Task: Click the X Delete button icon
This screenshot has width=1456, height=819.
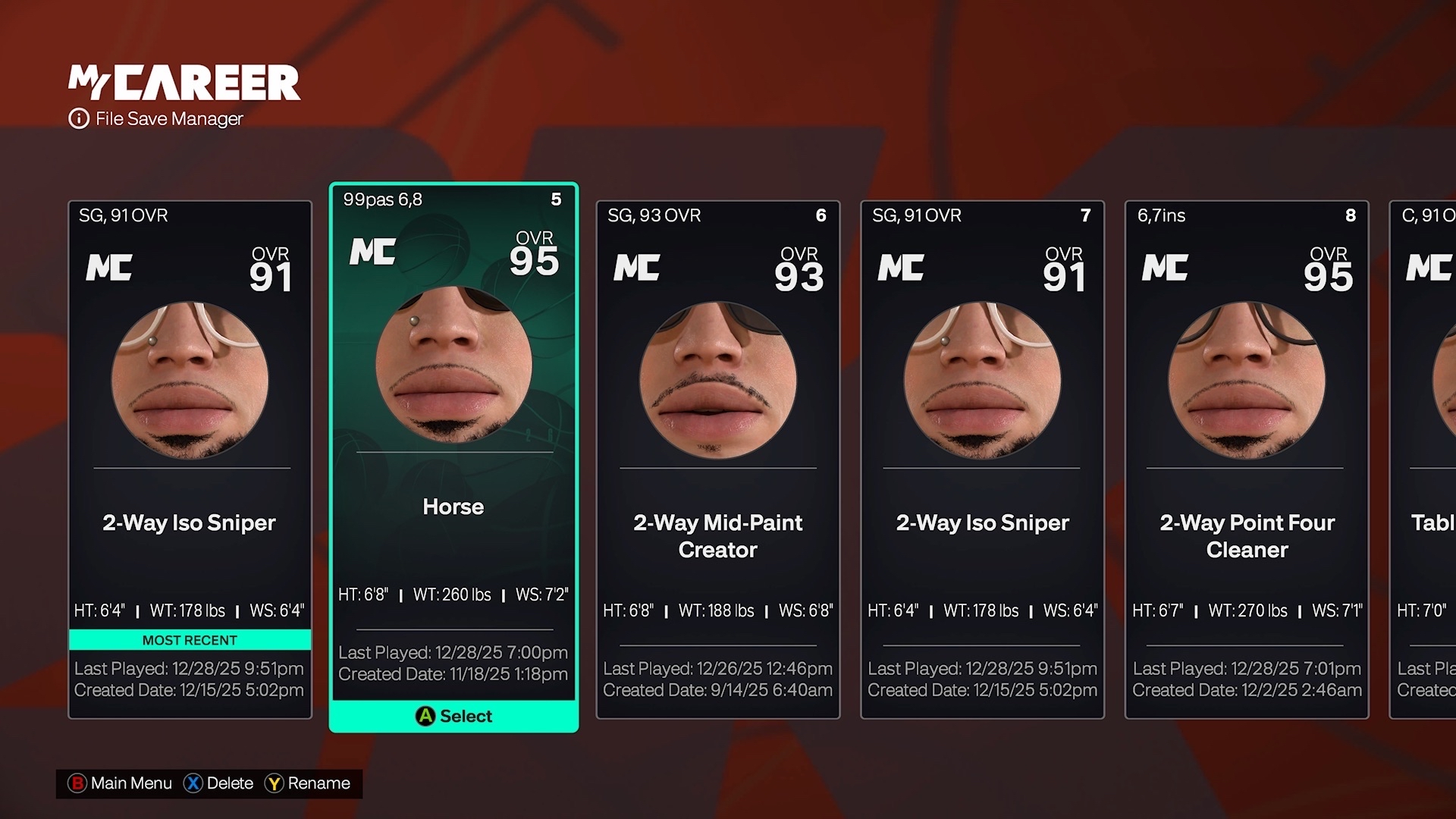Action: [192, 783]
